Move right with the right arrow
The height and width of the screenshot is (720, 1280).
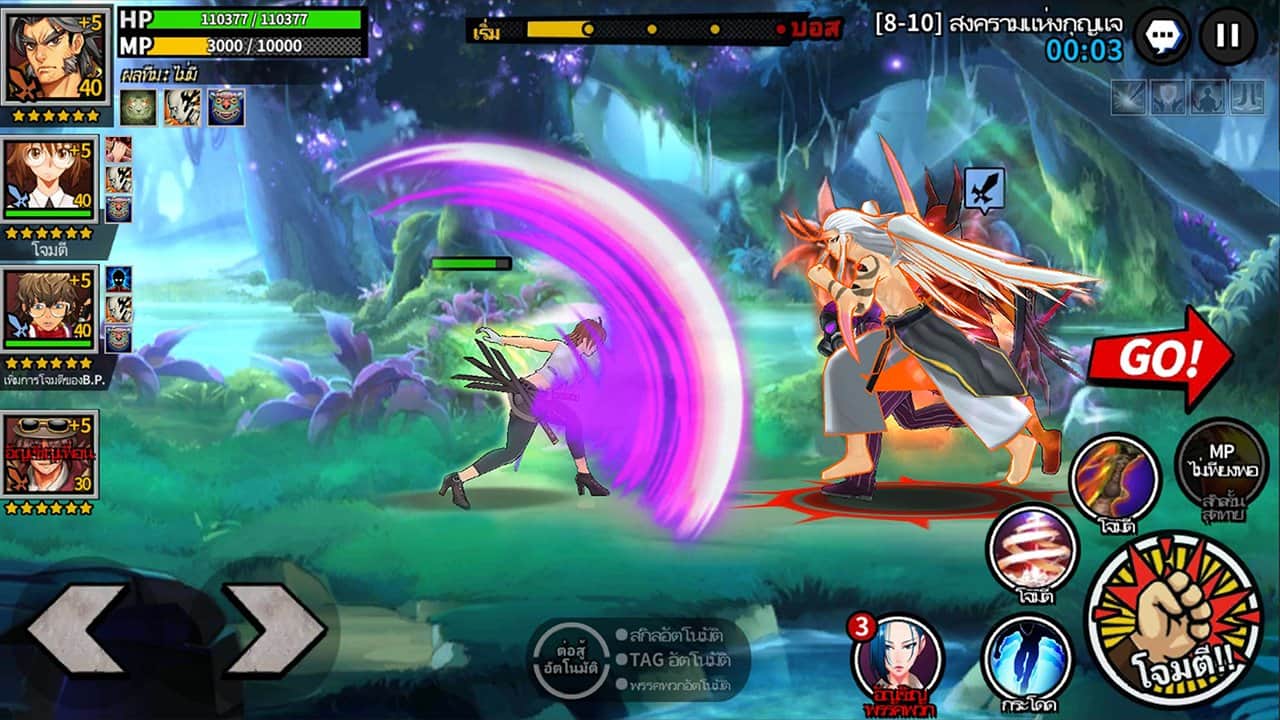275,630
